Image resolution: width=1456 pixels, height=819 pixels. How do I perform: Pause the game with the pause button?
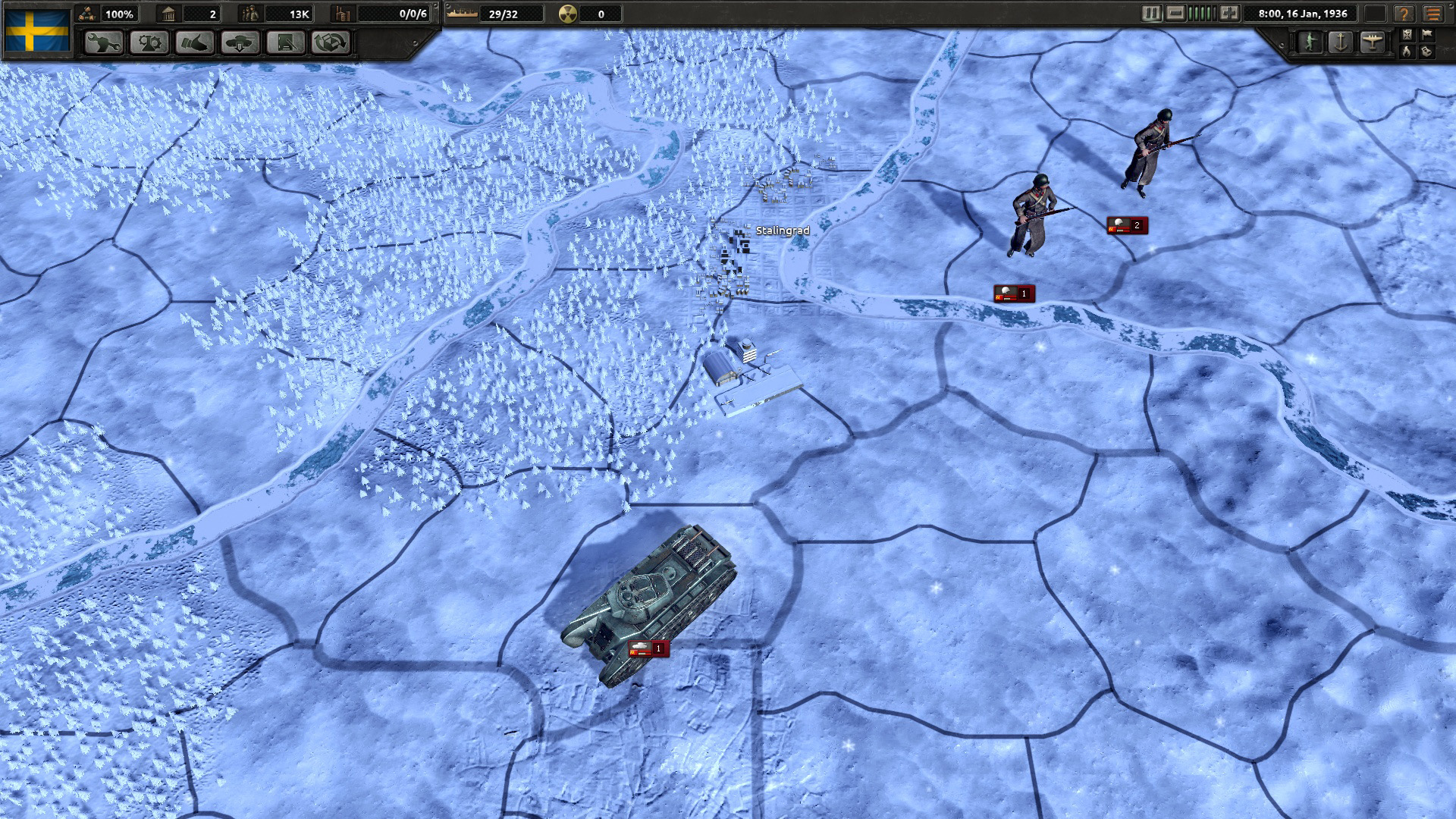pos(1151,14)
